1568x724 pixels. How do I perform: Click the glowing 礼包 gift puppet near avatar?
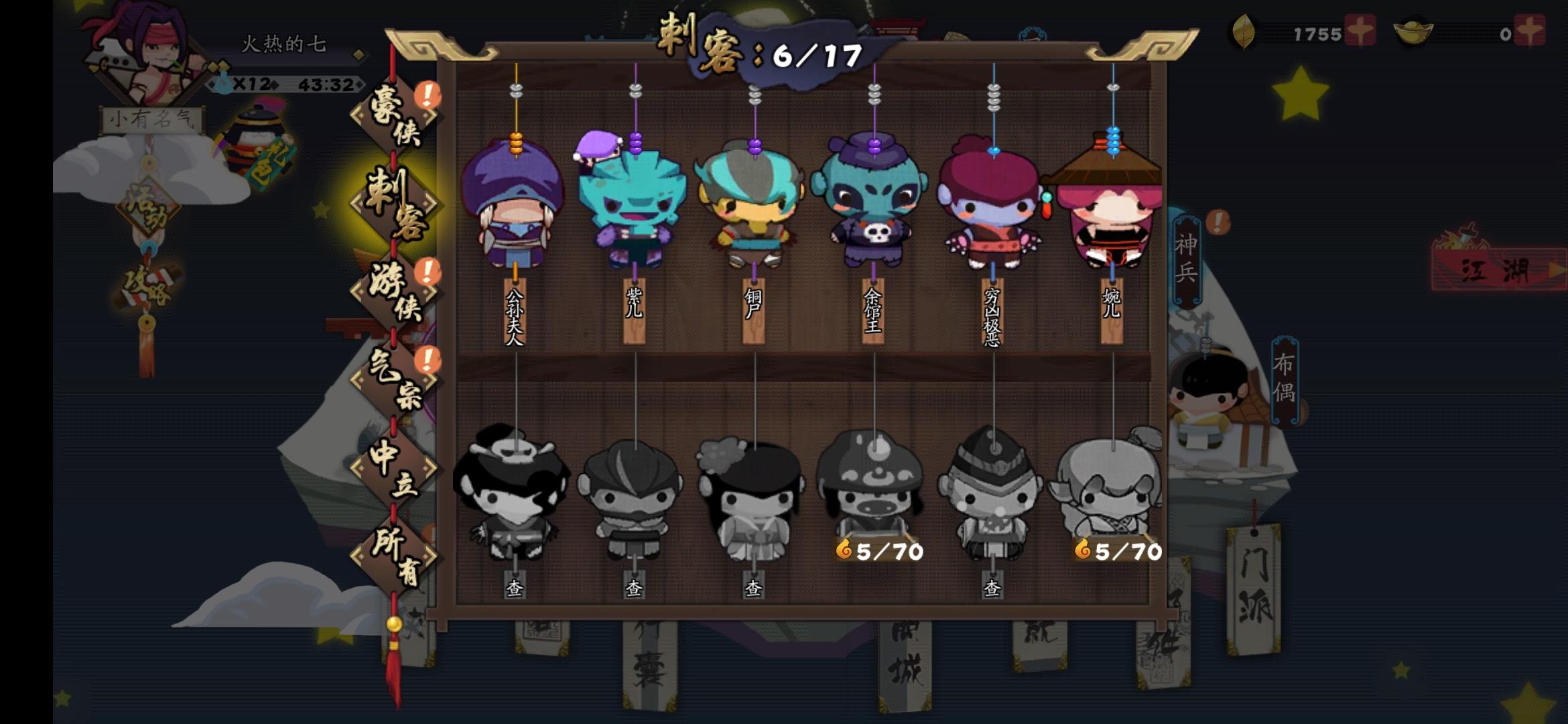[x=258, y=141]
